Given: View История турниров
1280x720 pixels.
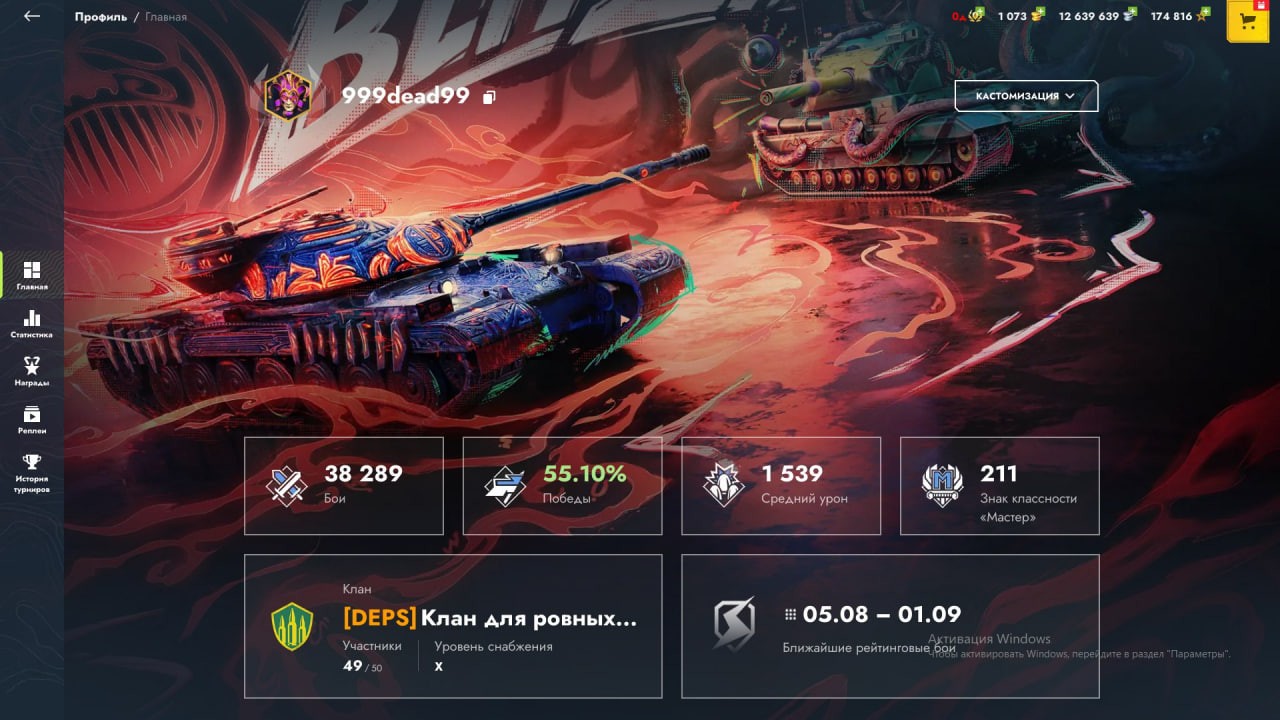Looking at the screenshot, I should tap(32, 472).
